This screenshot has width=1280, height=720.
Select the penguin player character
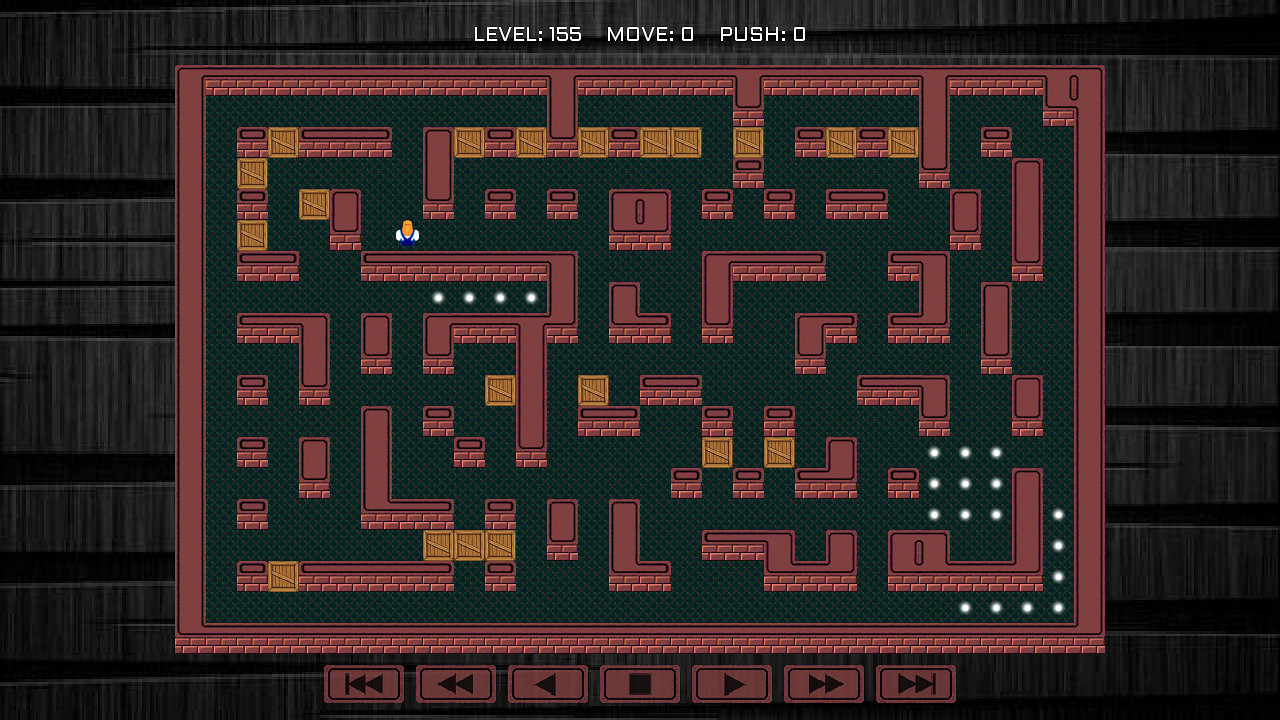point(407,232)
